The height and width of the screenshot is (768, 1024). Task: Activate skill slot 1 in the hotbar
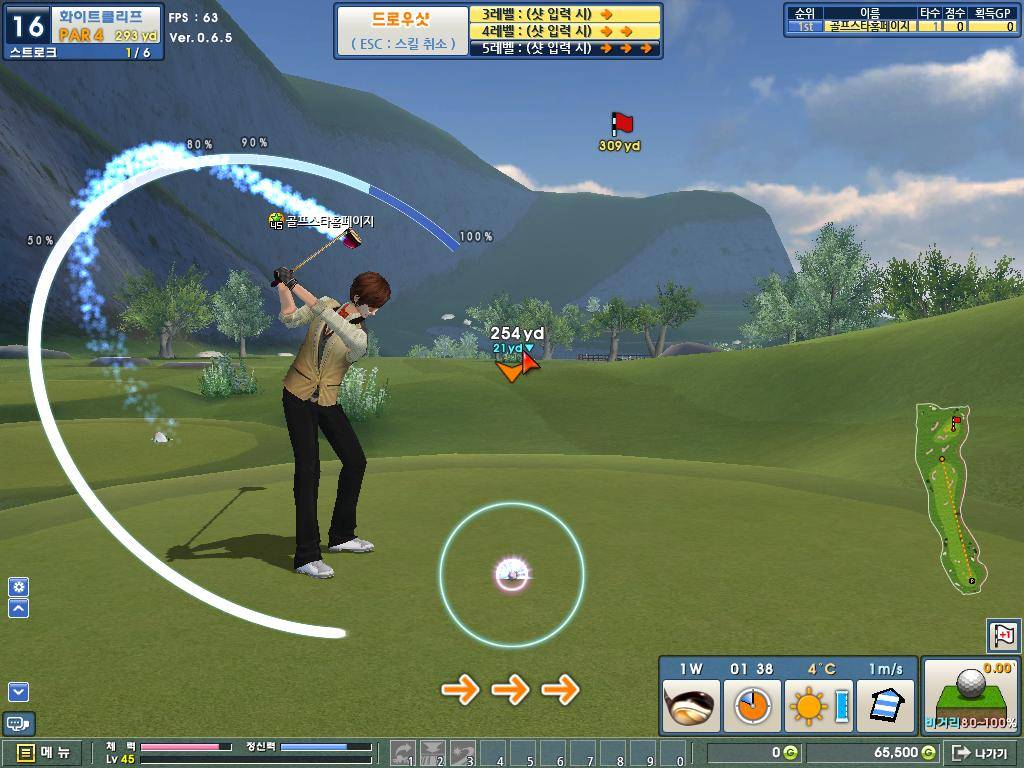(x=404, y=753)
